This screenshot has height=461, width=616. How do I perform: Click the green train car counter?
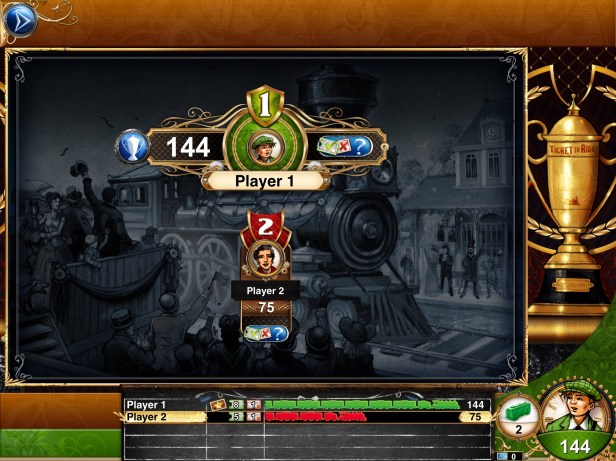(x=517, y=414)
